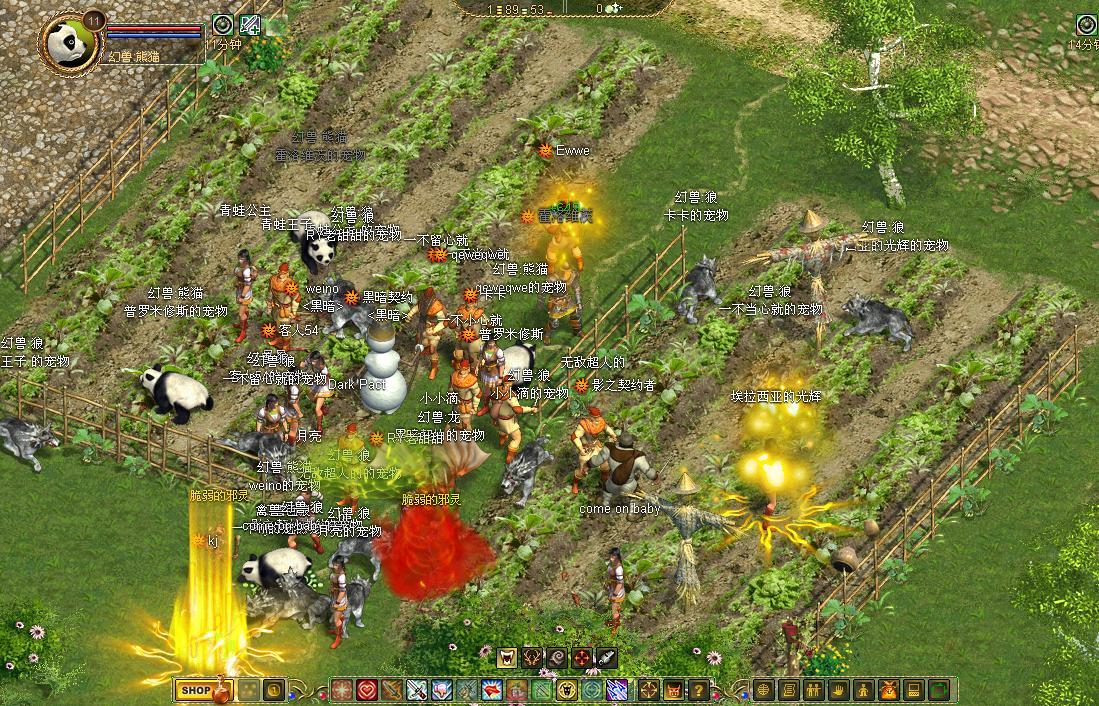Open the money bag inventory button
The width and height of the screenshot is (1099, 706).
(888, 690)
